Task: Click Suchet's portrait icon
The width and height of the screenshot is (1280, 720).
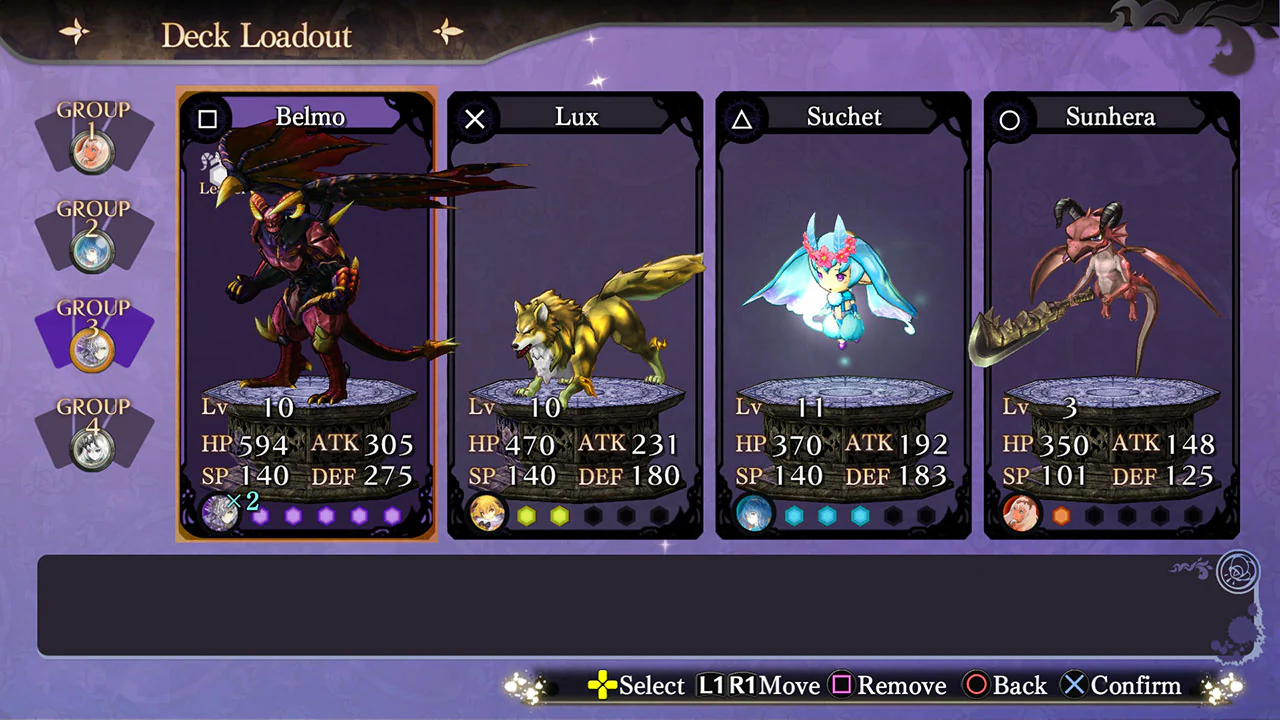Action: click(754, 513)
